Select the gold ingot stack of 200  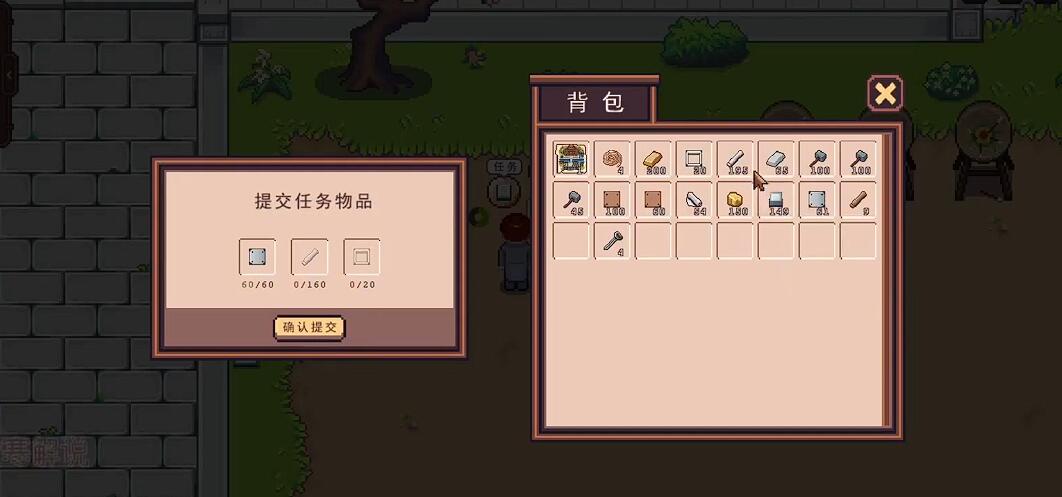coord(653,159)
